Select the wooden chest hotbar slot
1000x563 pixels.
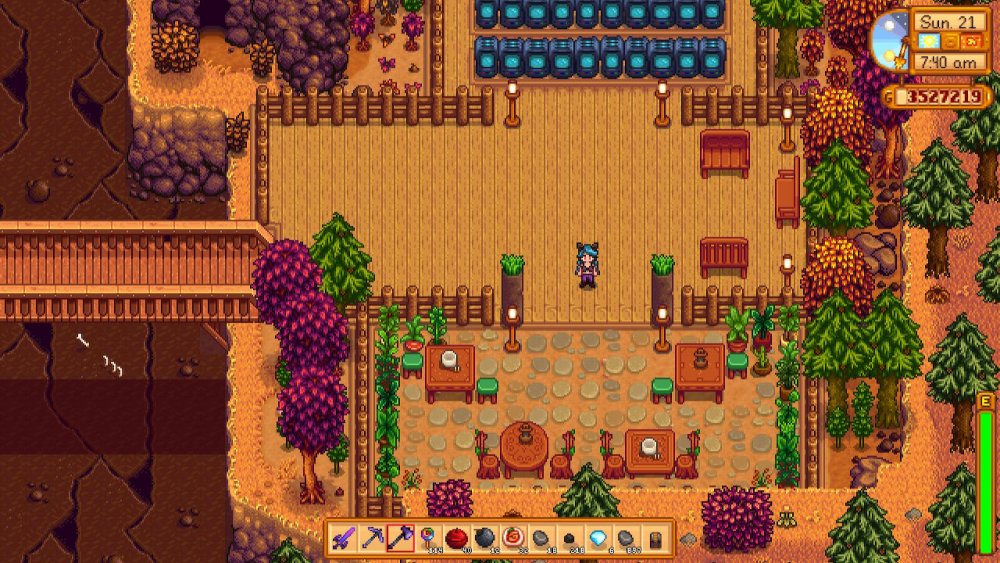(x=655, y=539)
